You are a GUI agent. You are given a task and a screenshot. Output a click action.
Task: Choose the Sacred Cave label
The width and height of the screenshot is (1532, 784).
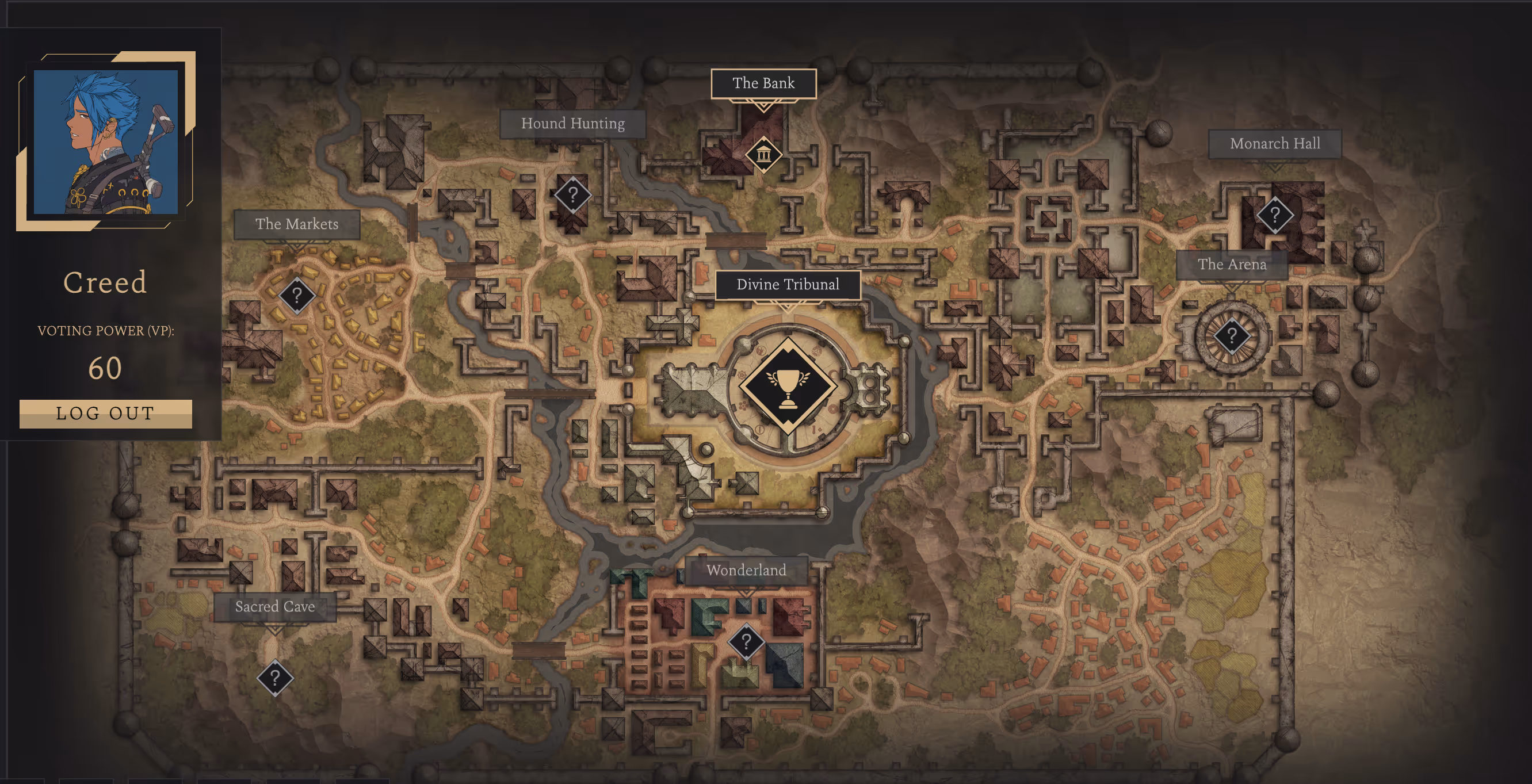click(x=275, y=607)
